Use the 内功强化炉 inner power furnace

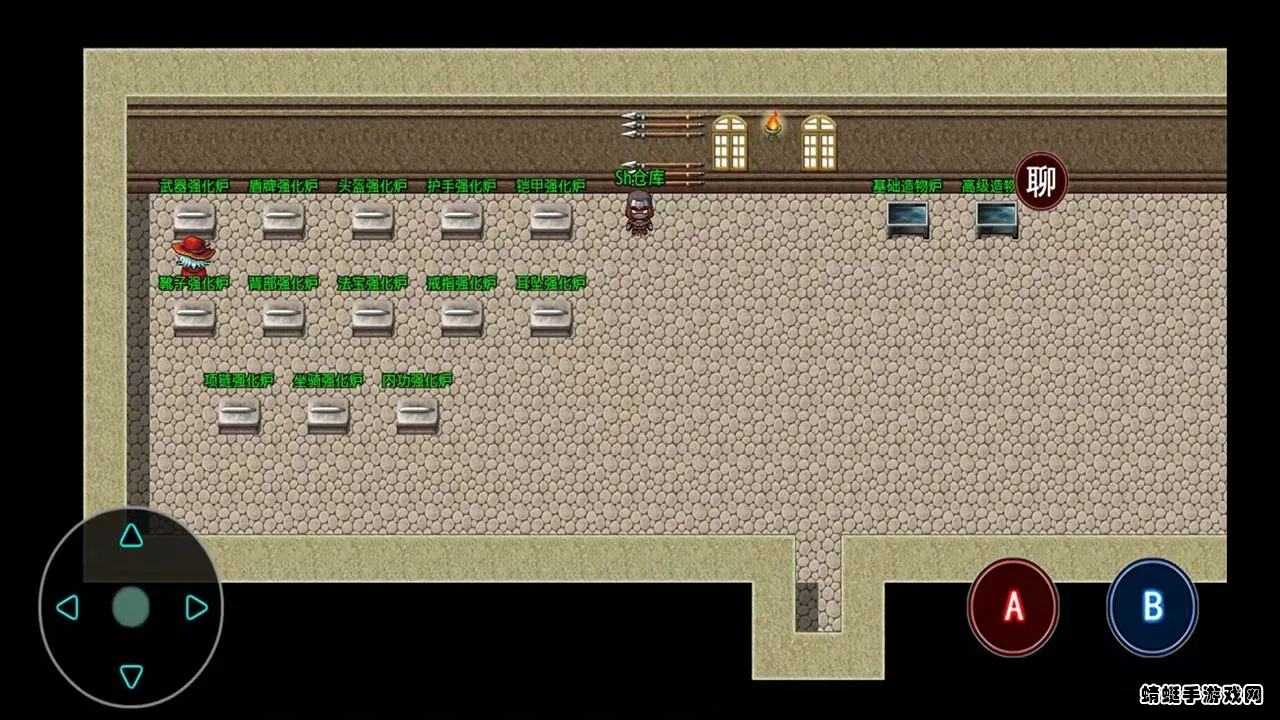pyautogui.click(x=415, y=415)
